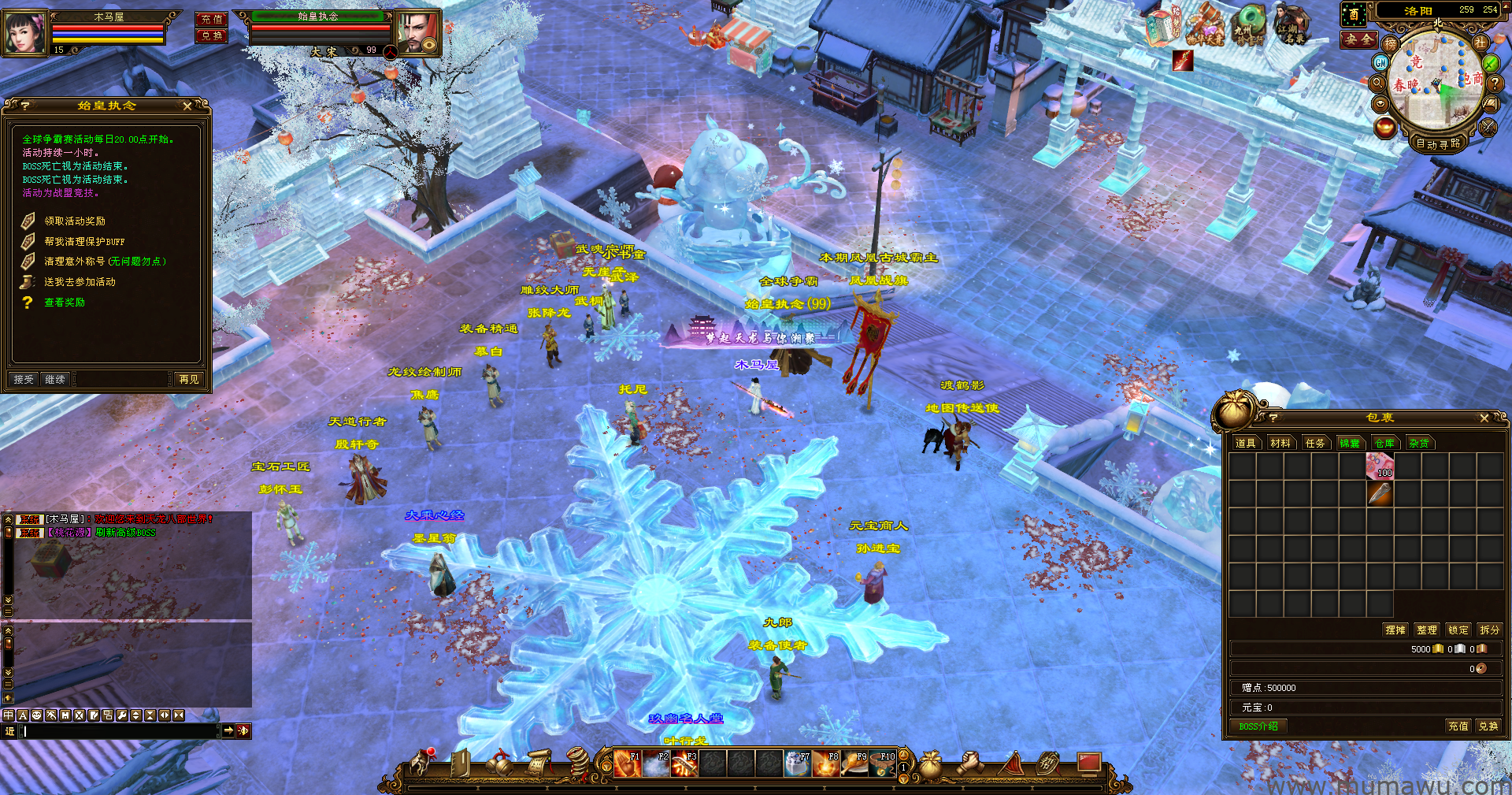Click the 自动寻路 auto-pathfinding button
This screenshot has width=1512, height=795.
coord(1438,143)
